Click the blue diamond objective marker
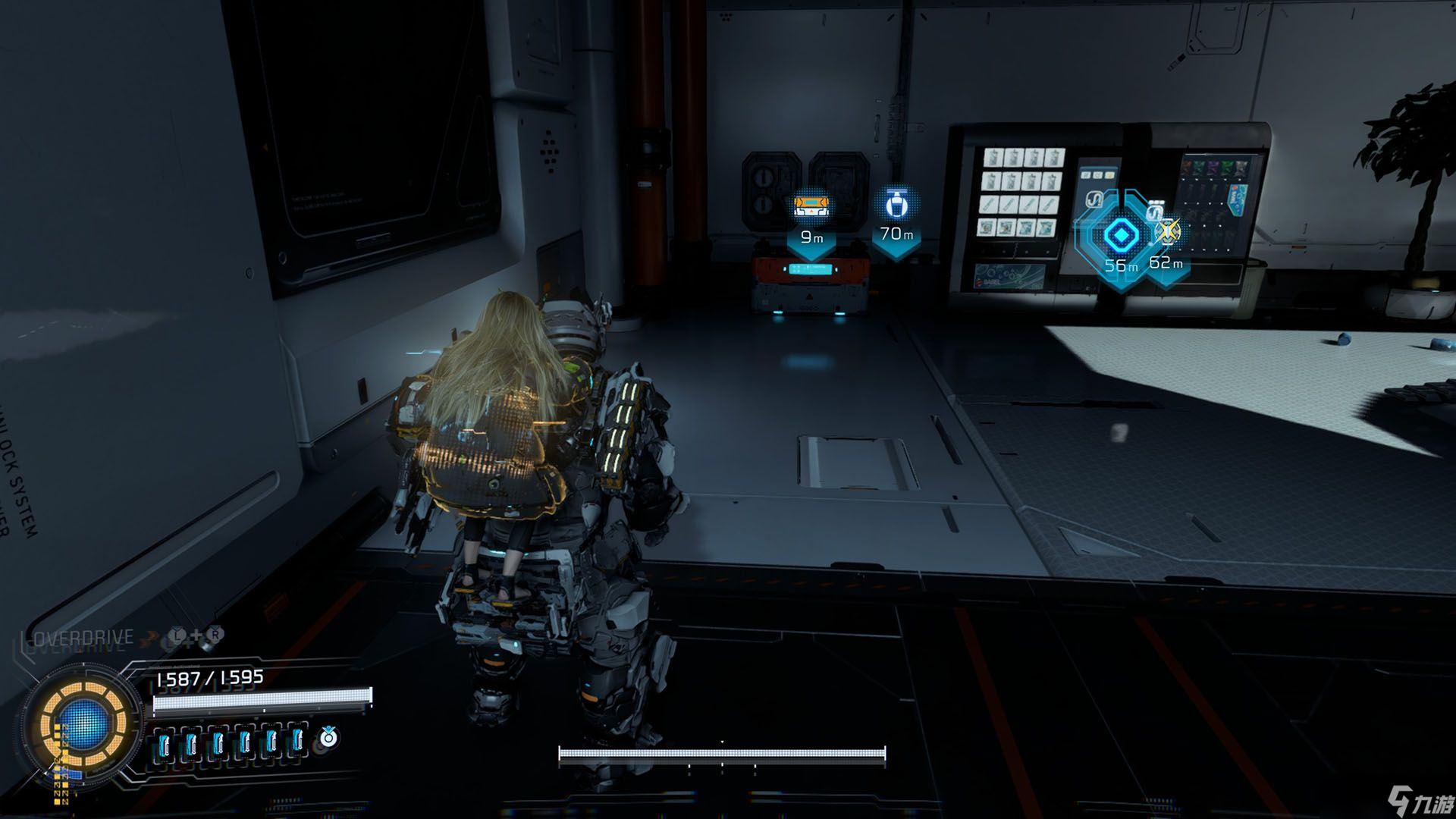1456x819 pixels. [x=1118, y=235]
